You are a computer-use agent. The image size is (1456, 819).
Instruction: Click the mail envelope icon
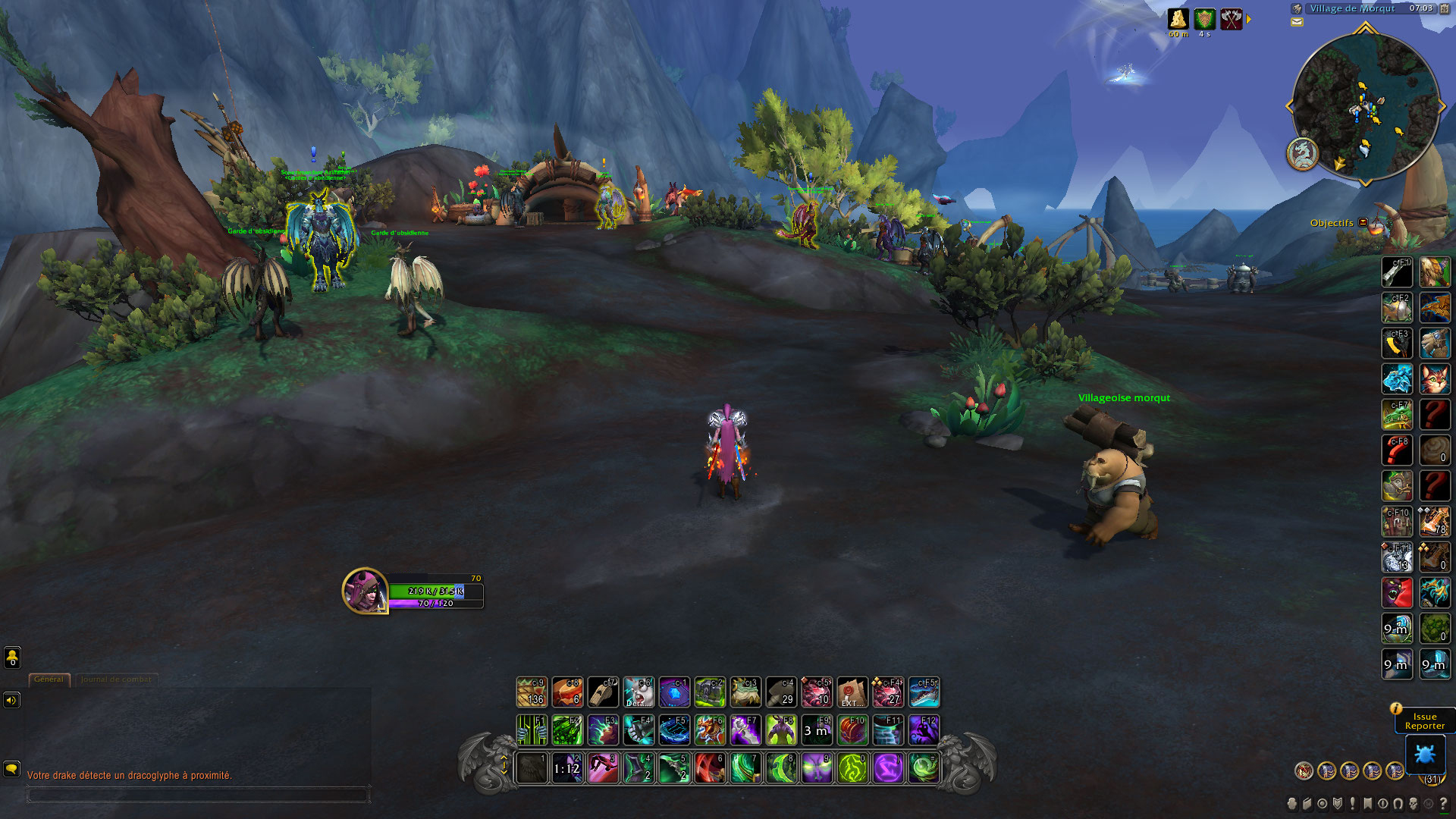(x=1297, y=22)
